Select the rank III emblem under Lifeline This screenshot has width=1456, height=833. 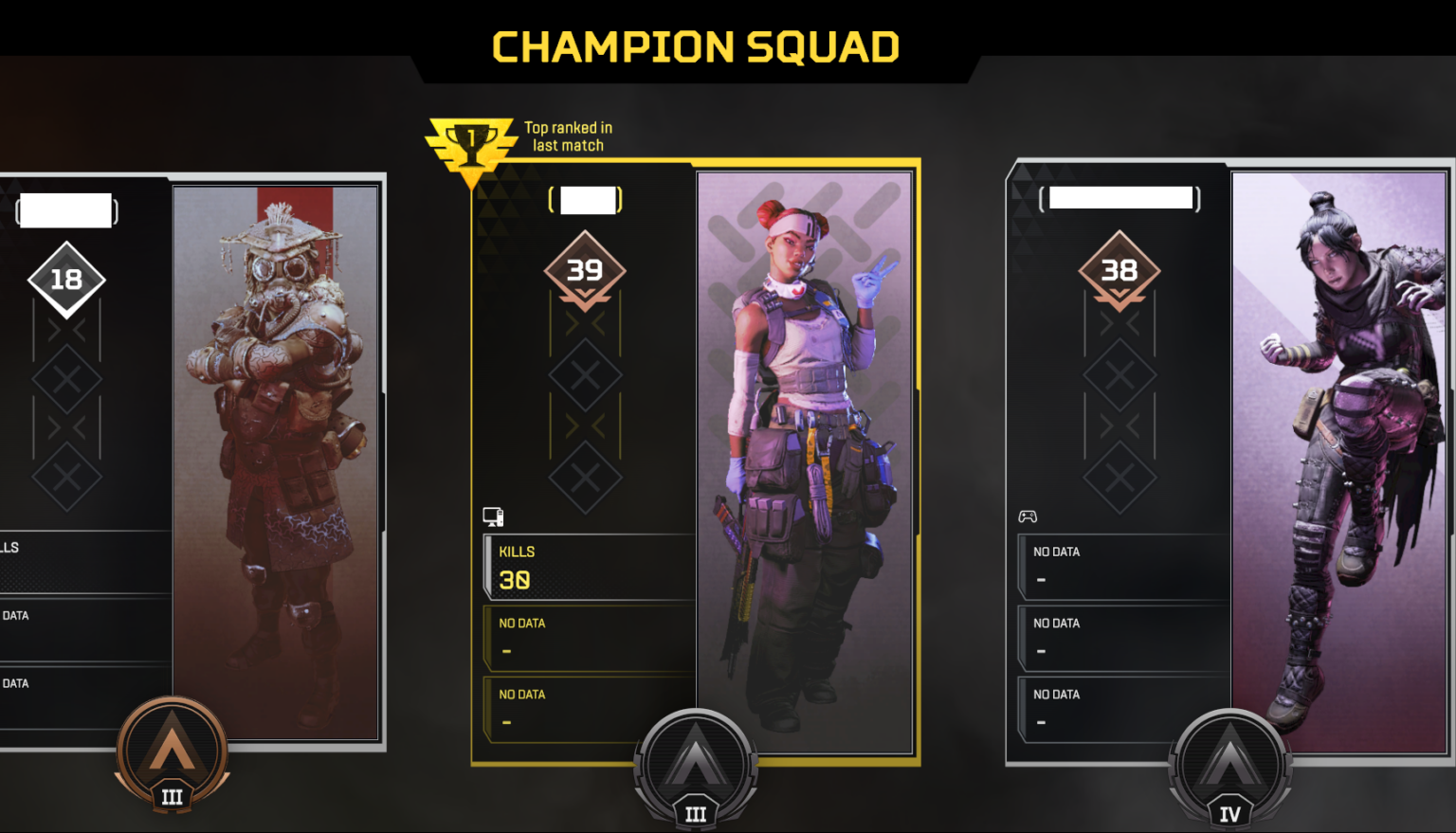coord(697,768)
